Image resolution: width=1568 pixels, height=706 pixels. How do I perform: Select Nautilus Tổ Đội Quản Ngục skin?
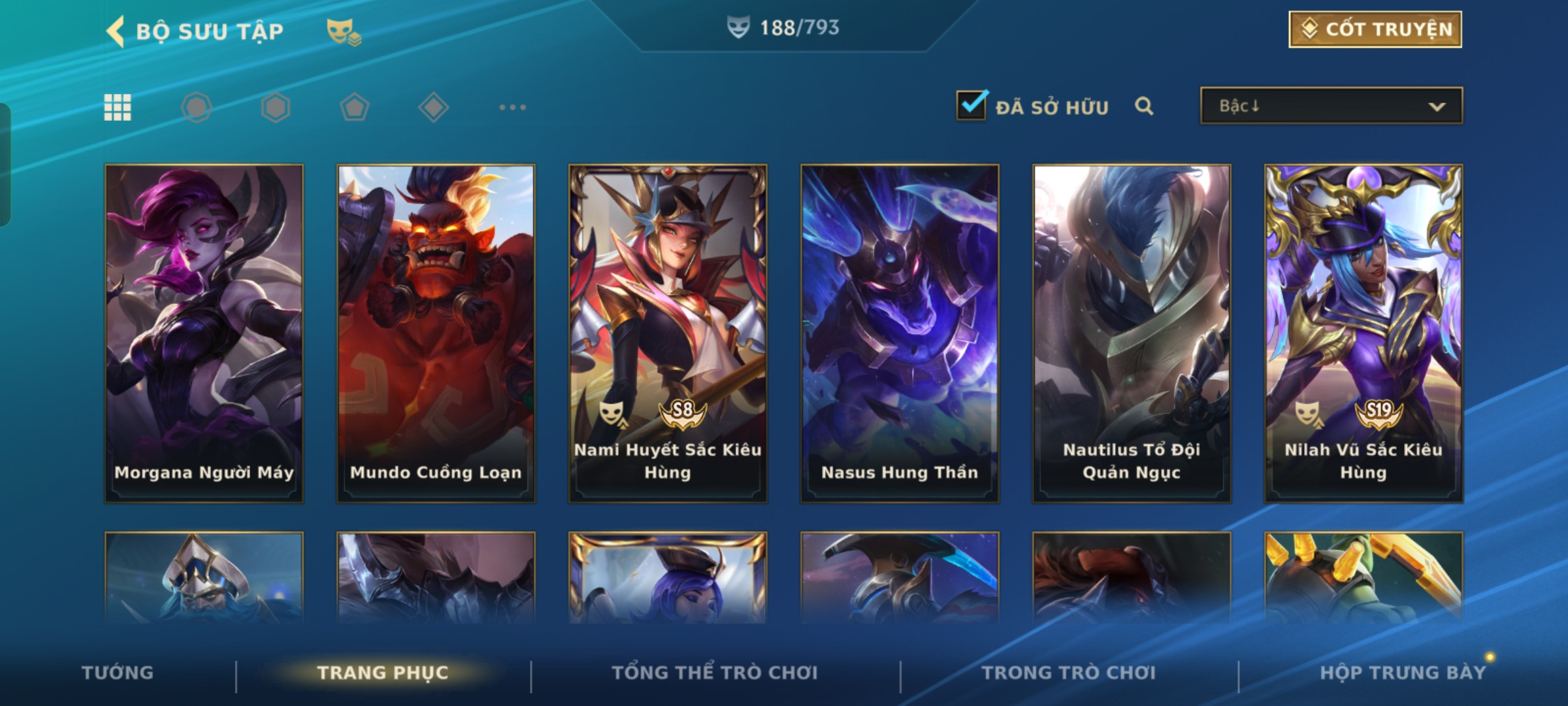click(x=1132, y=333)
